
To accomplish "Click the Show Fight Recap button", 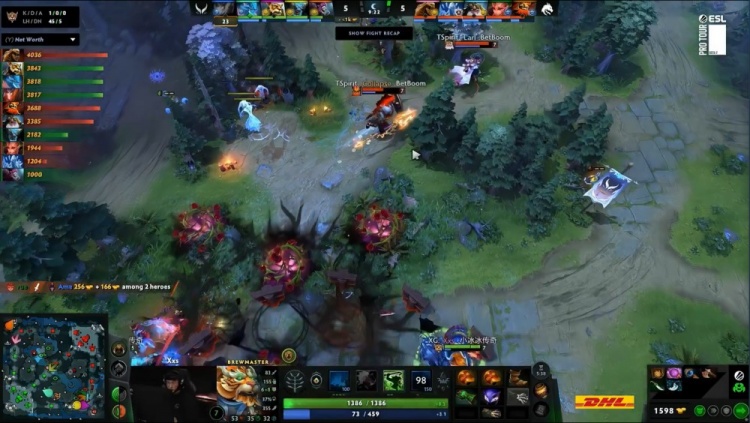I will (x=373, y=33).
